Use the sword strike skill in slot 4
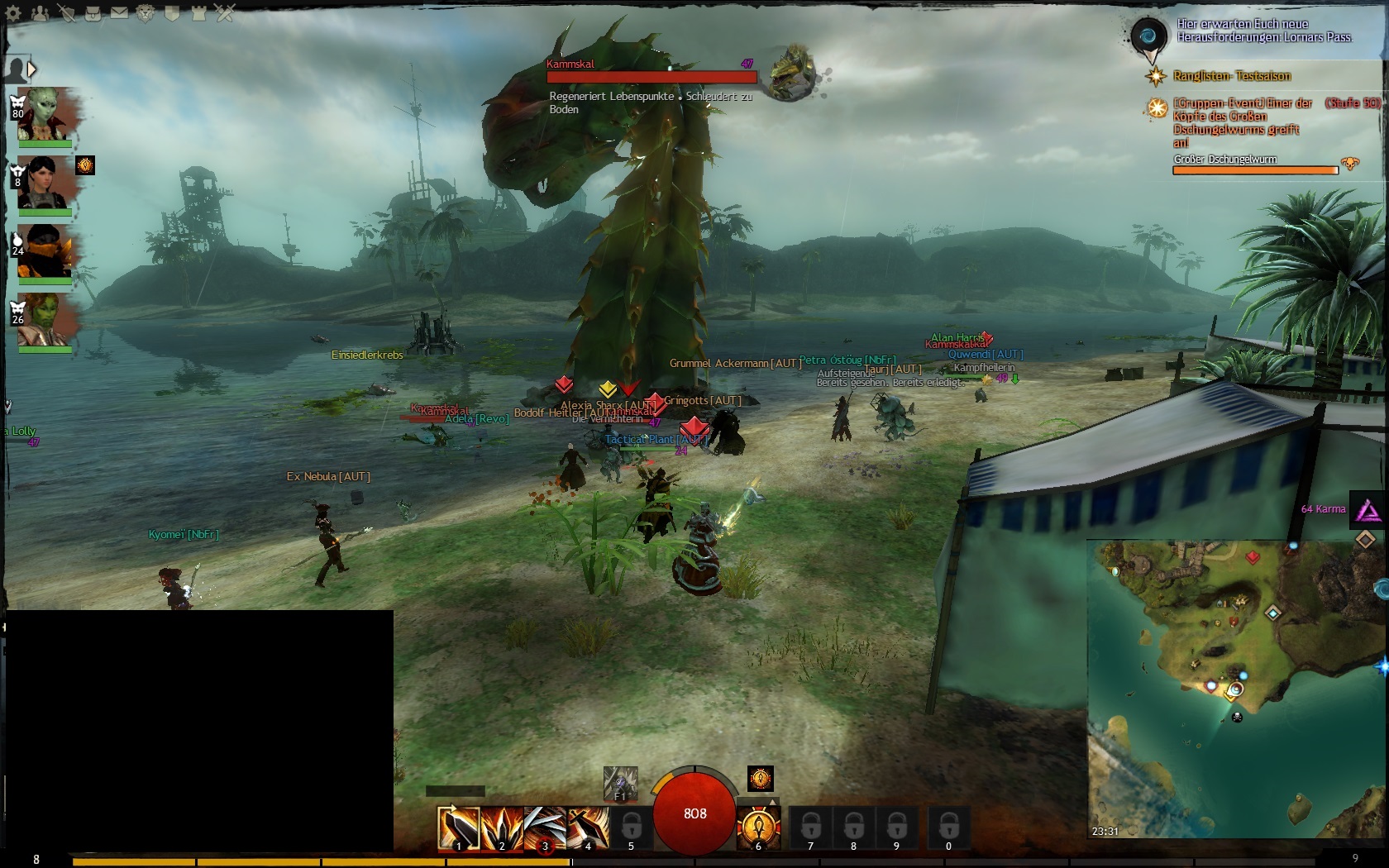The height and width of the screenshot is (868, 1389). pos(588,827)
